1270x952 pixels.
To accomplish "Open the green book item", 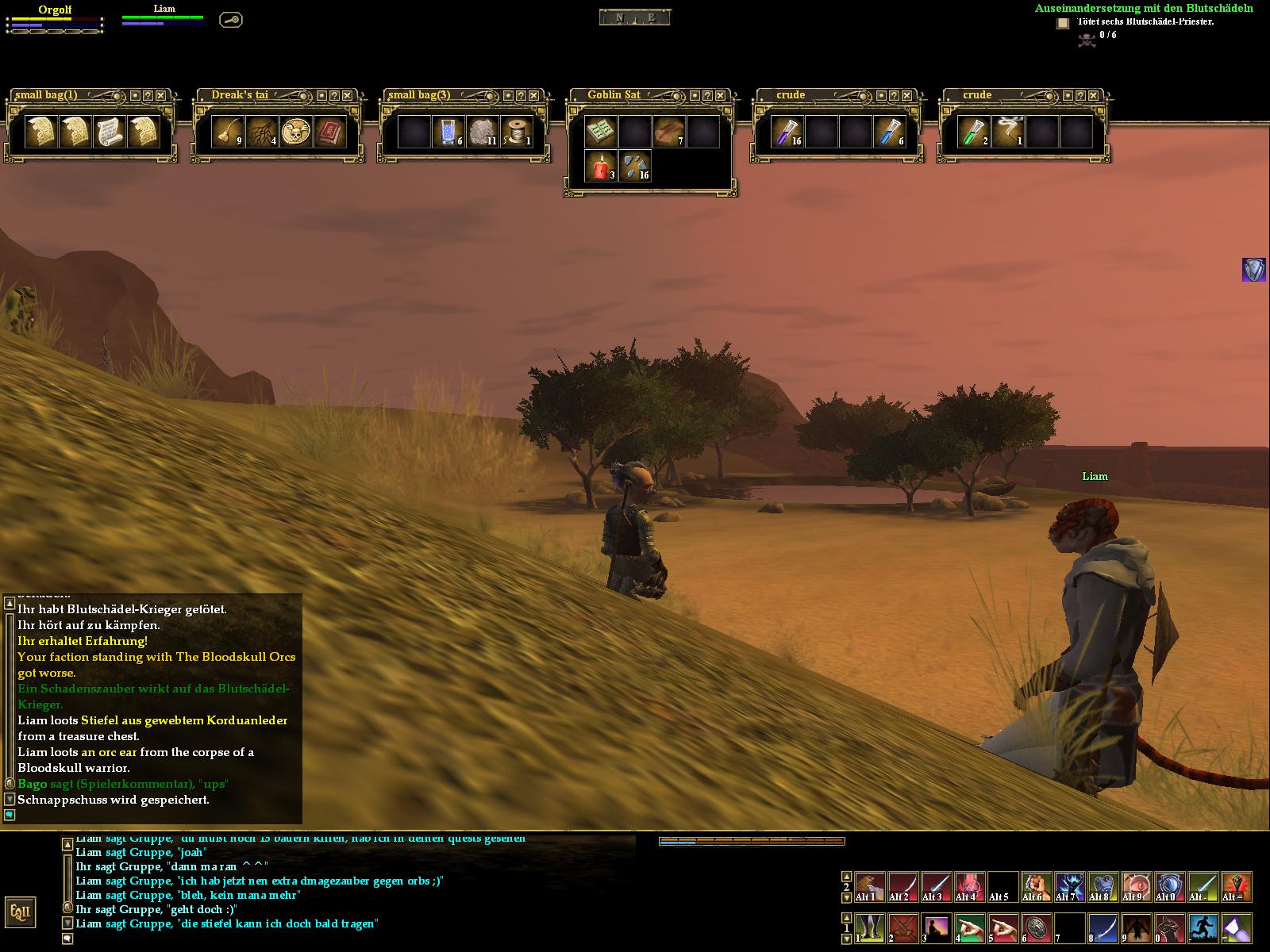I will [x=600, y=132].
